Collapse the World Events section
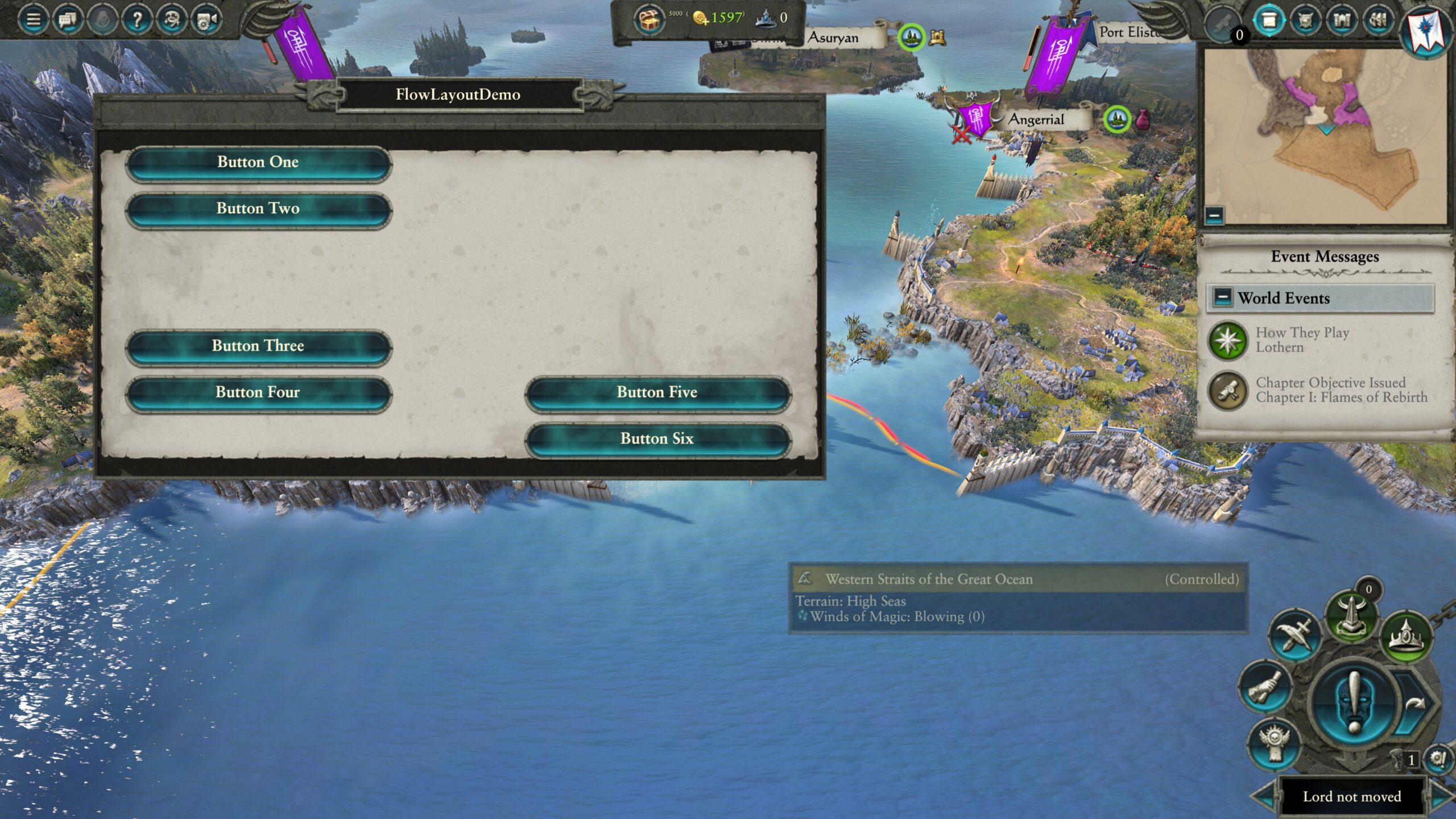1456x819 pixels. [x=1222, y=297]
